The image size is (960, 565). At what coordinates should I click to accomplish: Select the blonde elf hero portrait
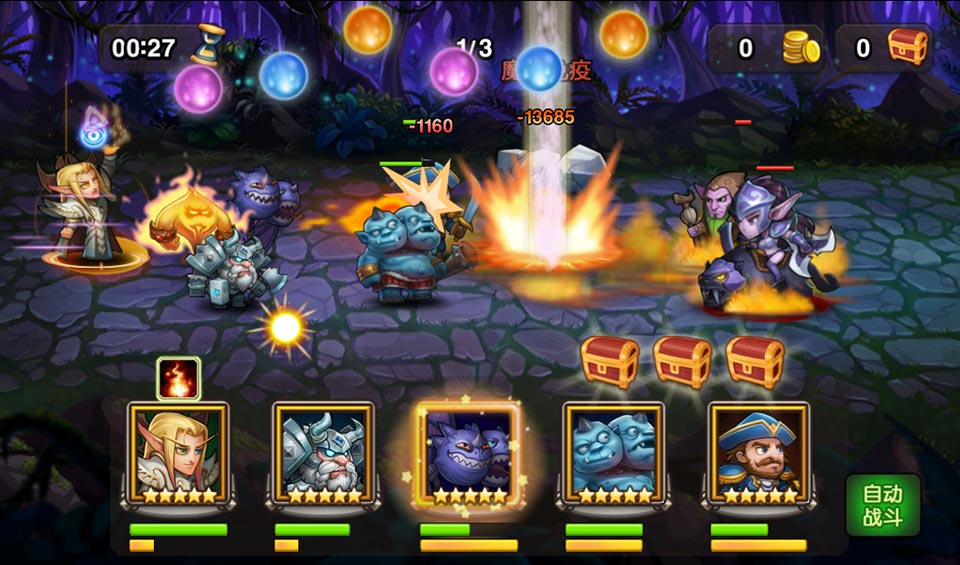tap(178, 453)
